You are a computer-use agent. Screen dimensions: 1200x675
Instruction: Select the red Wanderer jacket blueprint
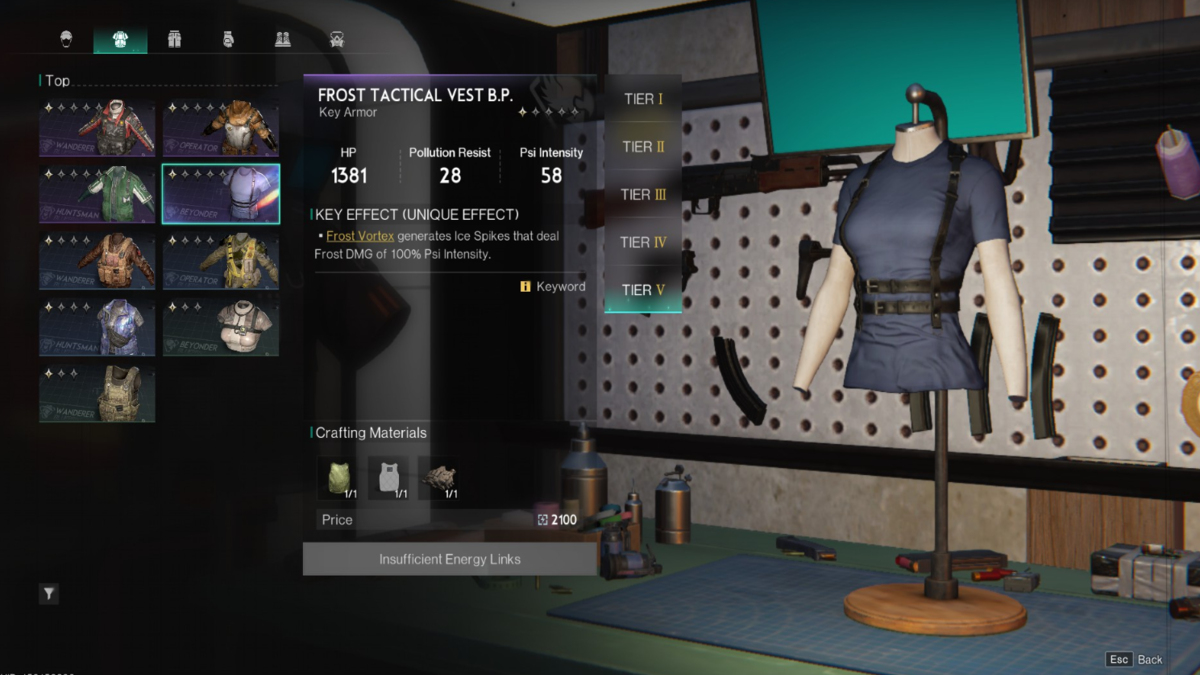[x=97, y=127]
